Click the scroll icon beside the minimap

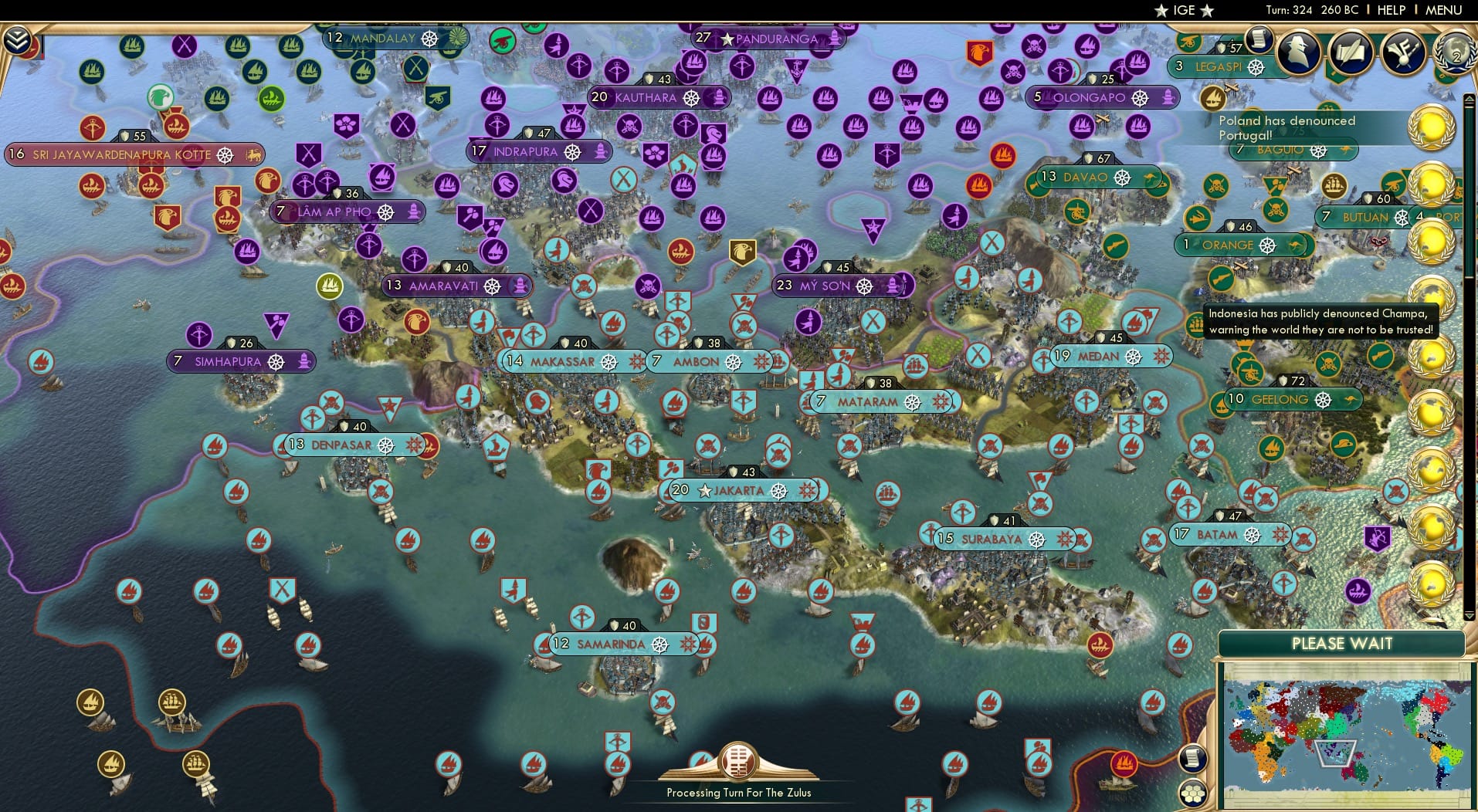pos(1193,757)
